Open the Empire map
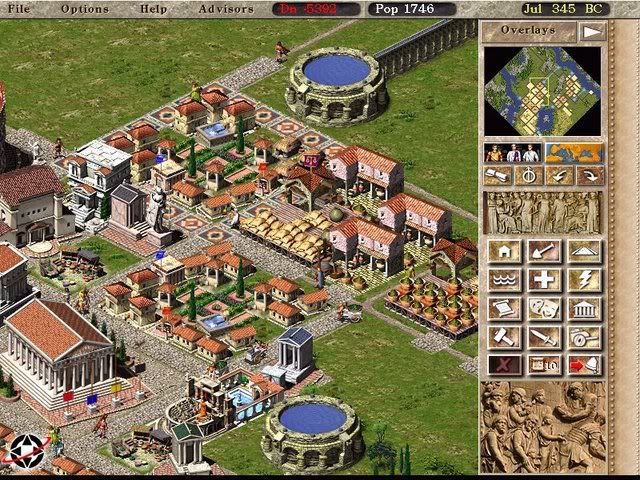640x480 pixels. click(573, 153)
